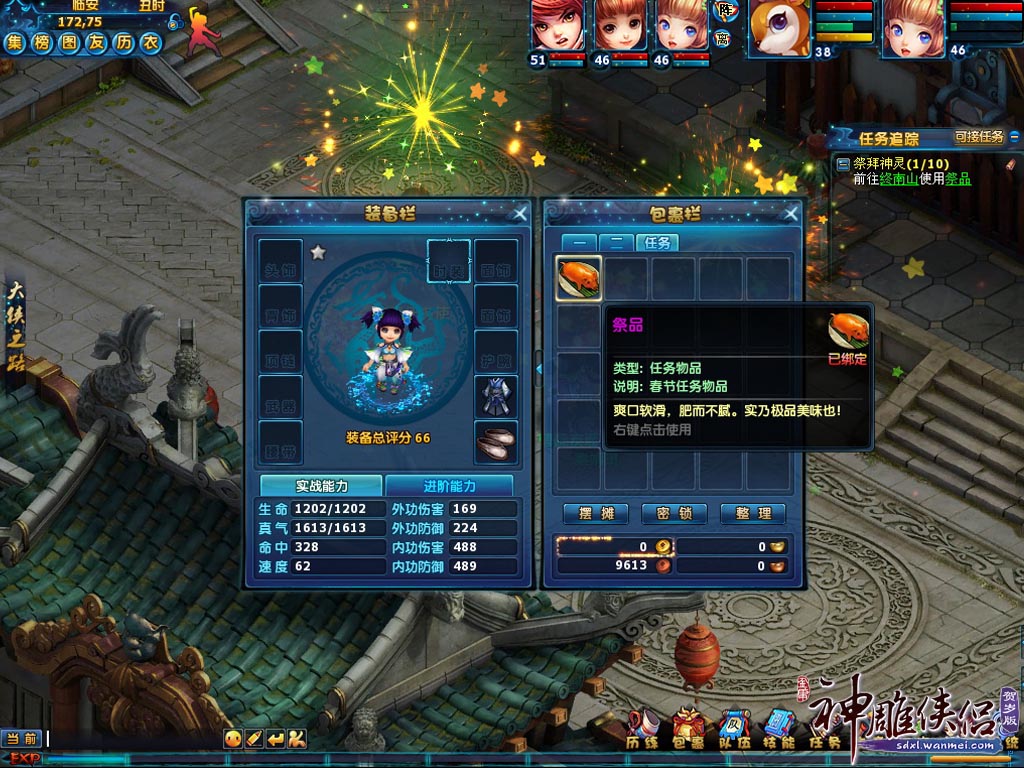Select the roast pig 祭品 item slot
Image resolution: width=1024 pixels, height=768 pixels.
579,278
